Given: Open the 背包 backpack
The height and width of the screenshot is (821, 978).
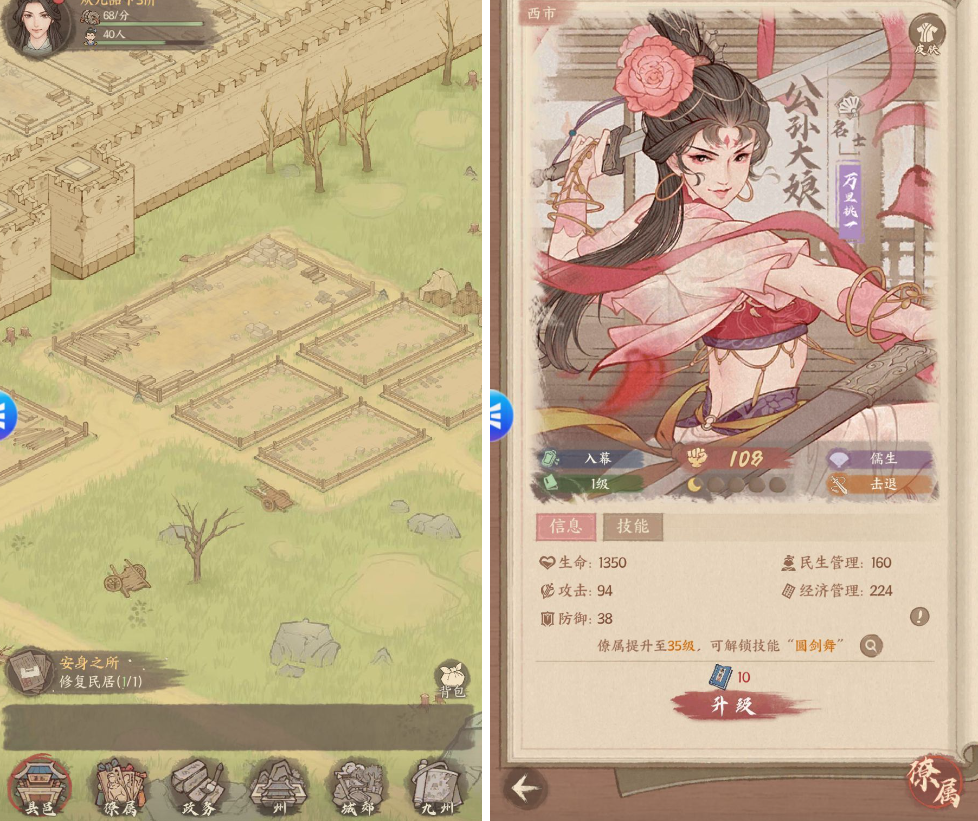Looking at the screenshot, I should [452, 679].
